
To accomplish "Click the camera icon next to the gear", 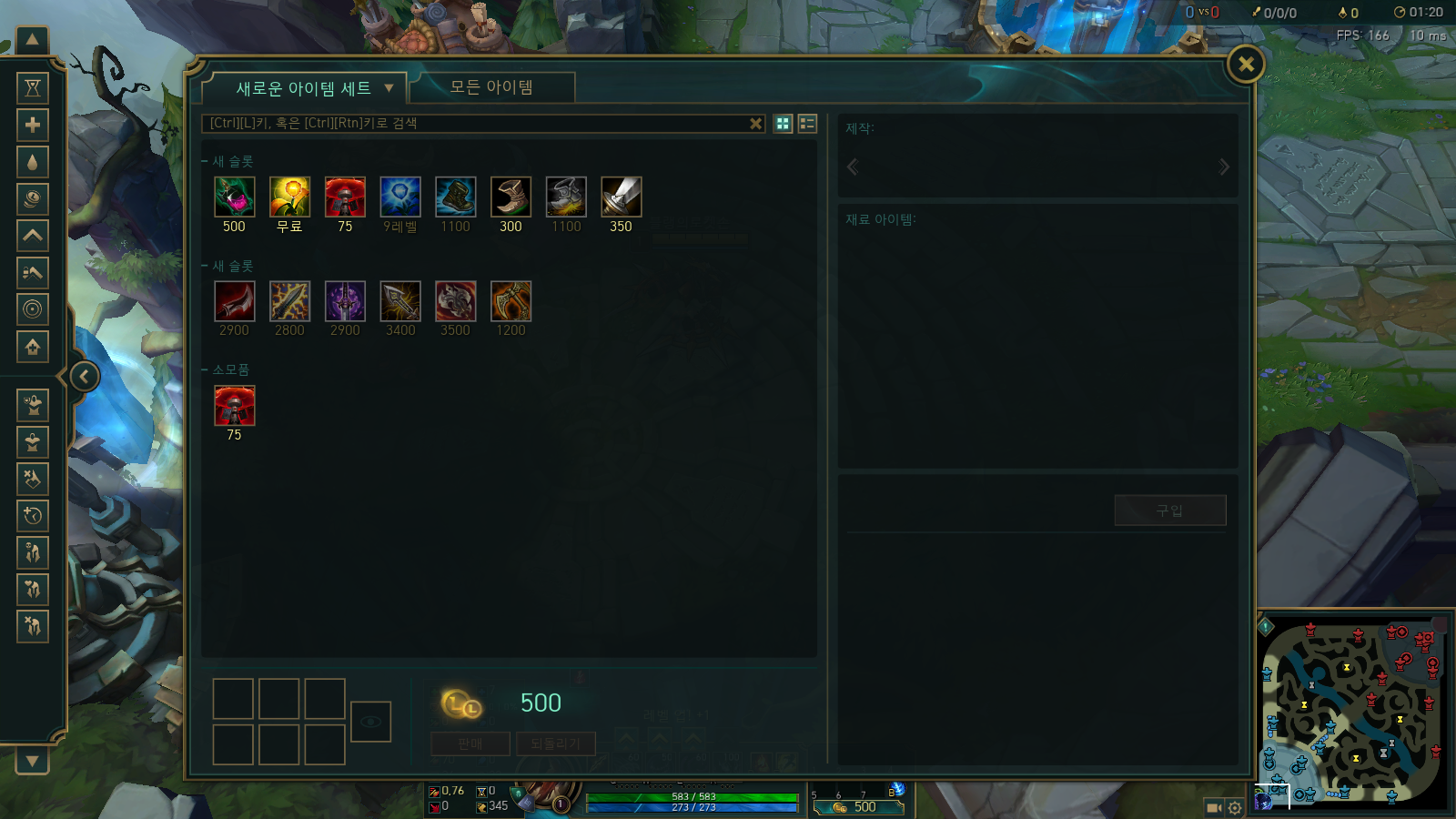I will tap(1213, 807).
